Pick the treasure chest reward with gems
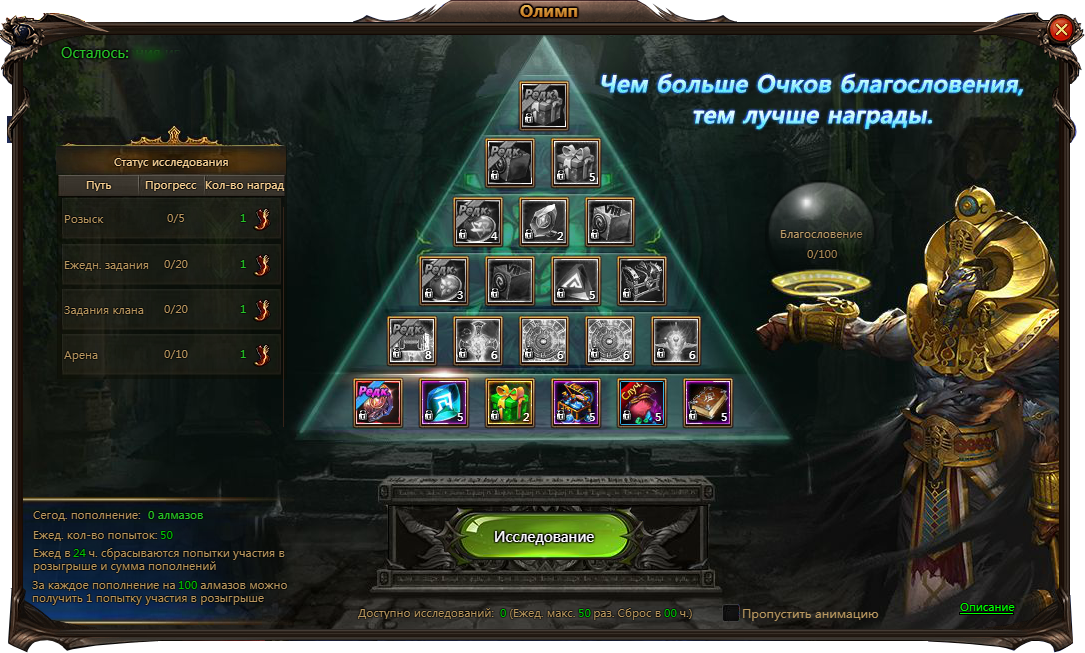Viewport: 1085px width, 653px height. tap(576, 403)
